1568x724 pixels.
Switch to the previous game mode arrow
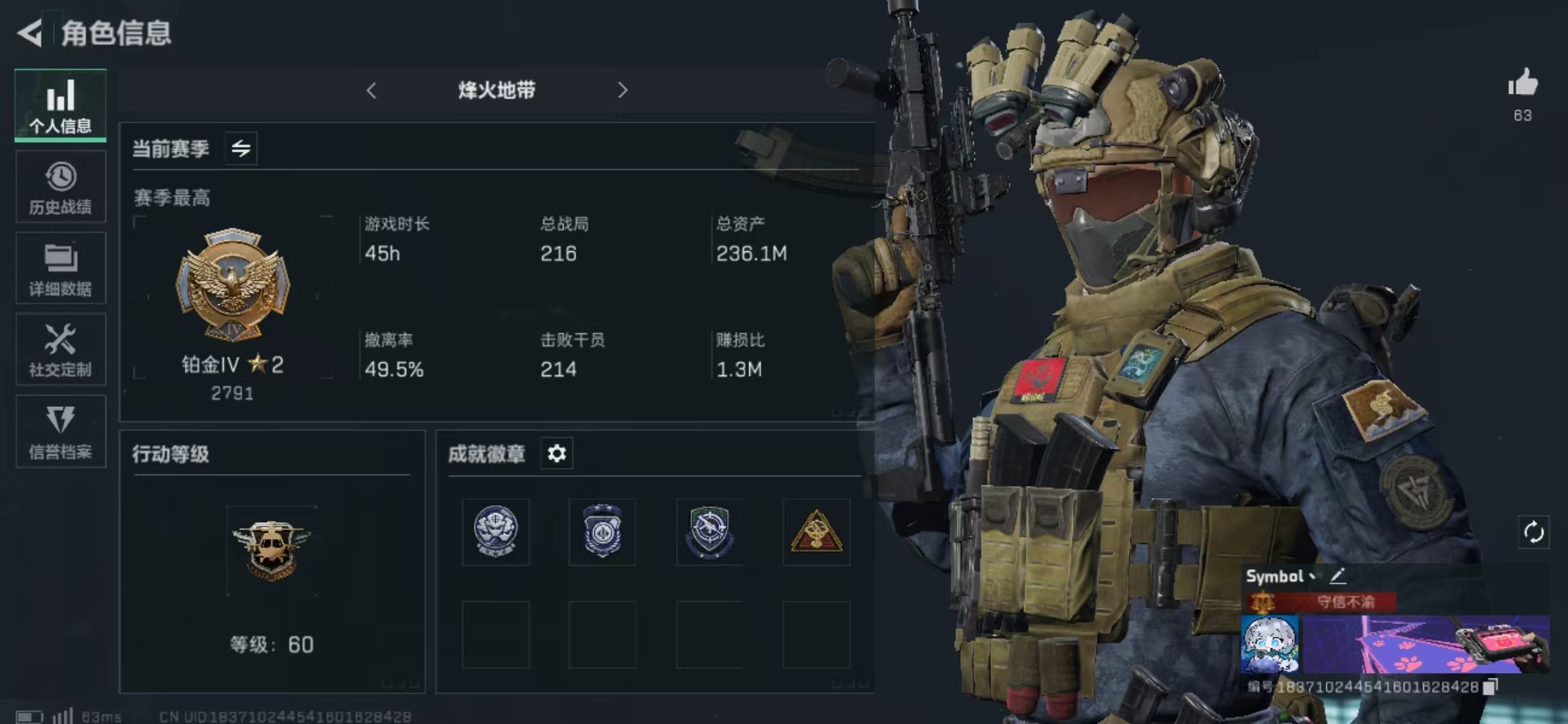click(x=372, y=90)
